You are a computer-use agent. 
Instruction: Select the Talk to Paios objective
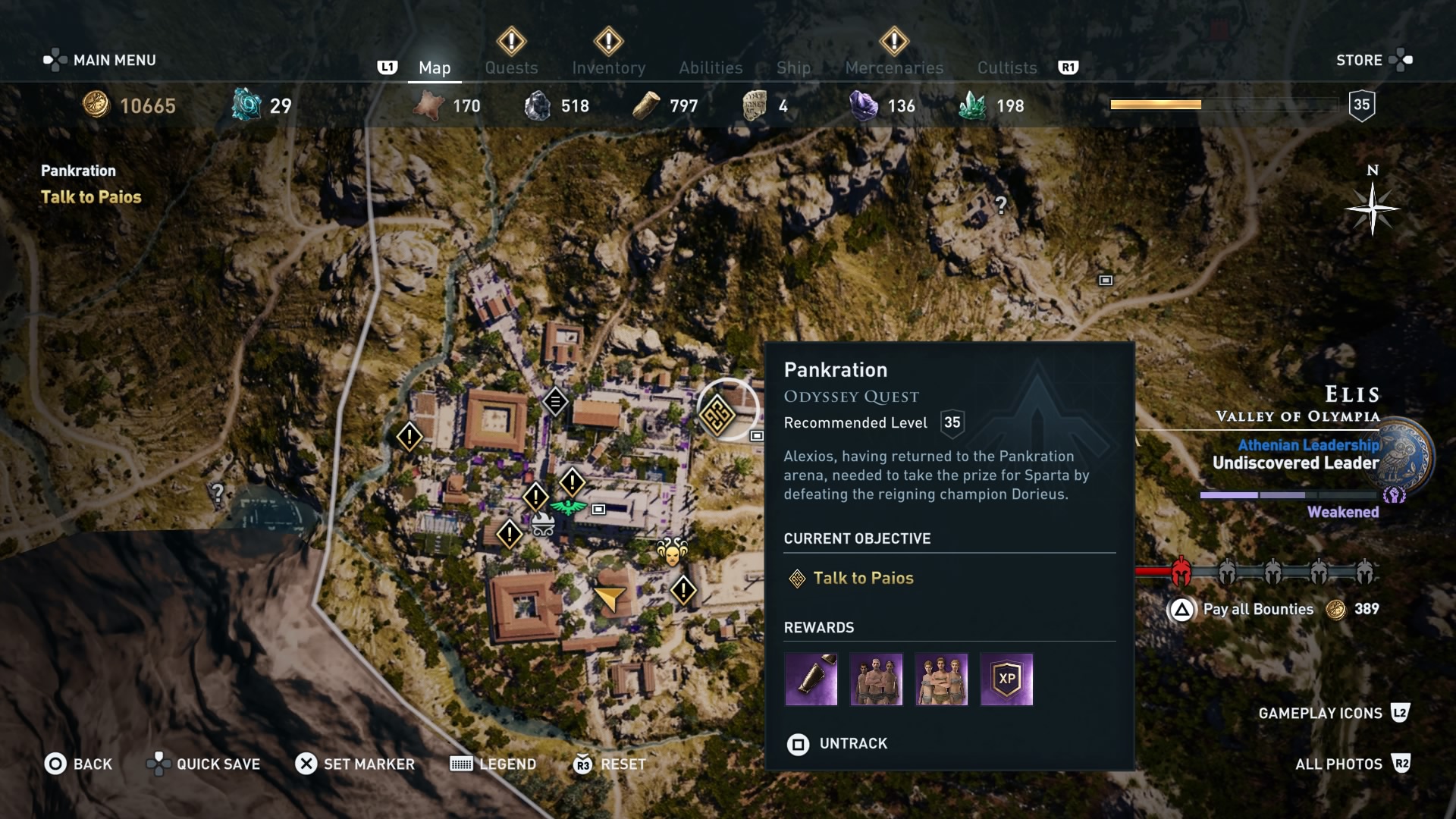[x=866, y=577]
